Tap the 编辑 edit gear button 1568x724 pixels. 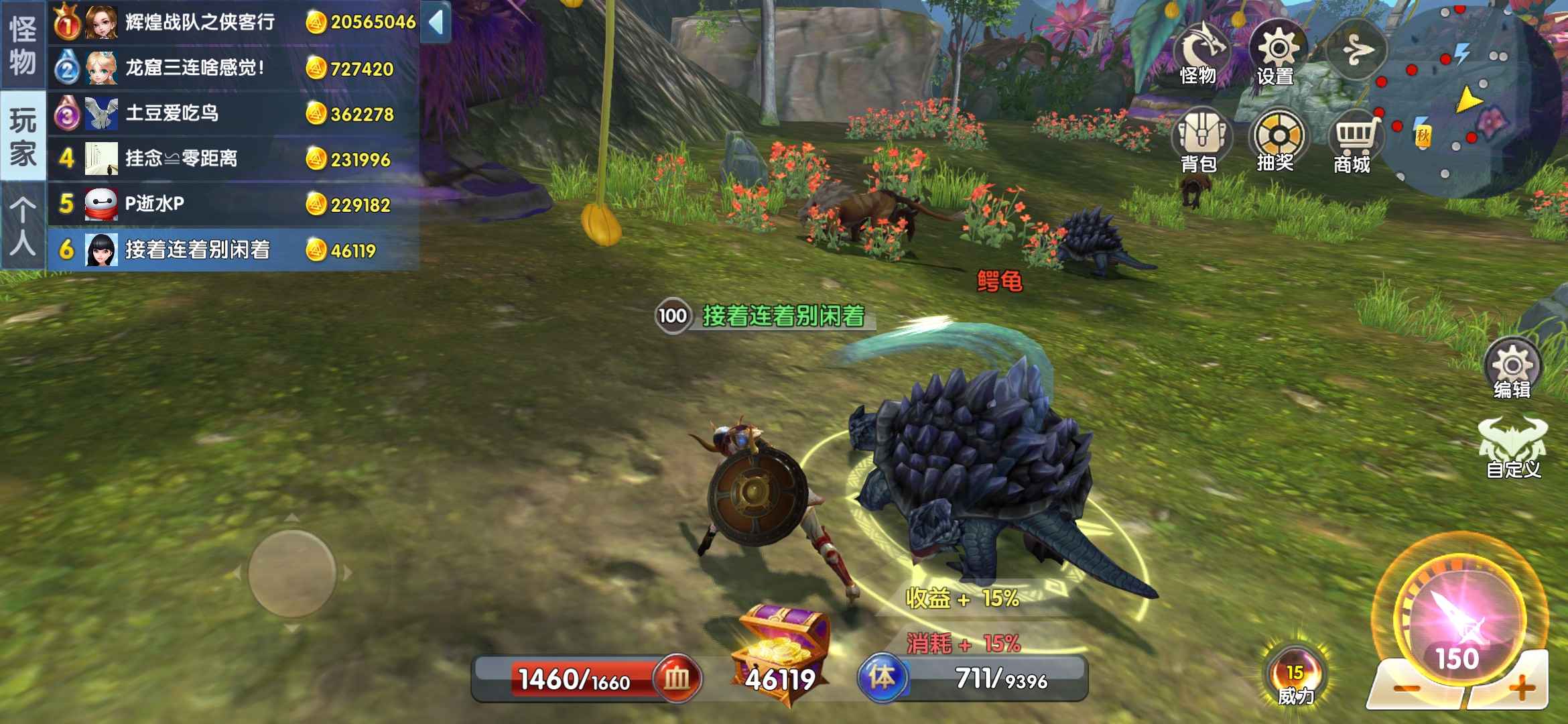click(1512, 369)
